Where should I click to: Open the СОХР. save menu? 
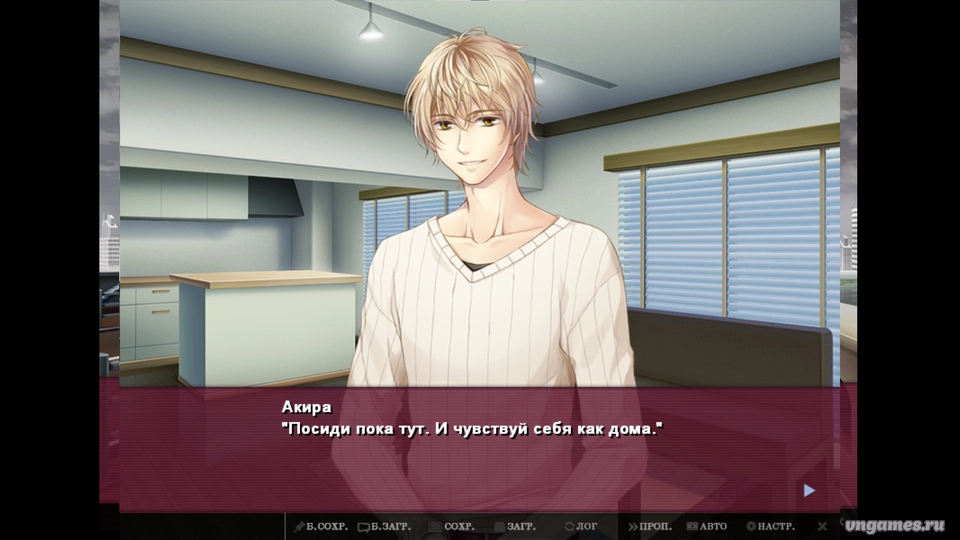[454, 526]
